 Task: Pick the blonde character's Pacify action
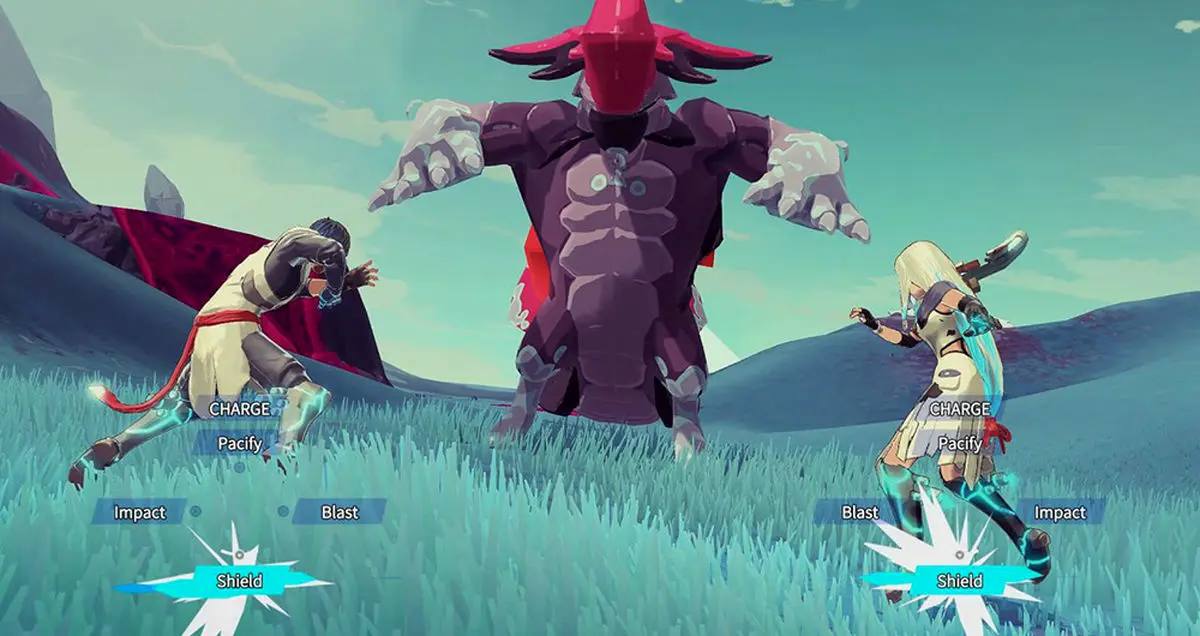coord(959,442)
